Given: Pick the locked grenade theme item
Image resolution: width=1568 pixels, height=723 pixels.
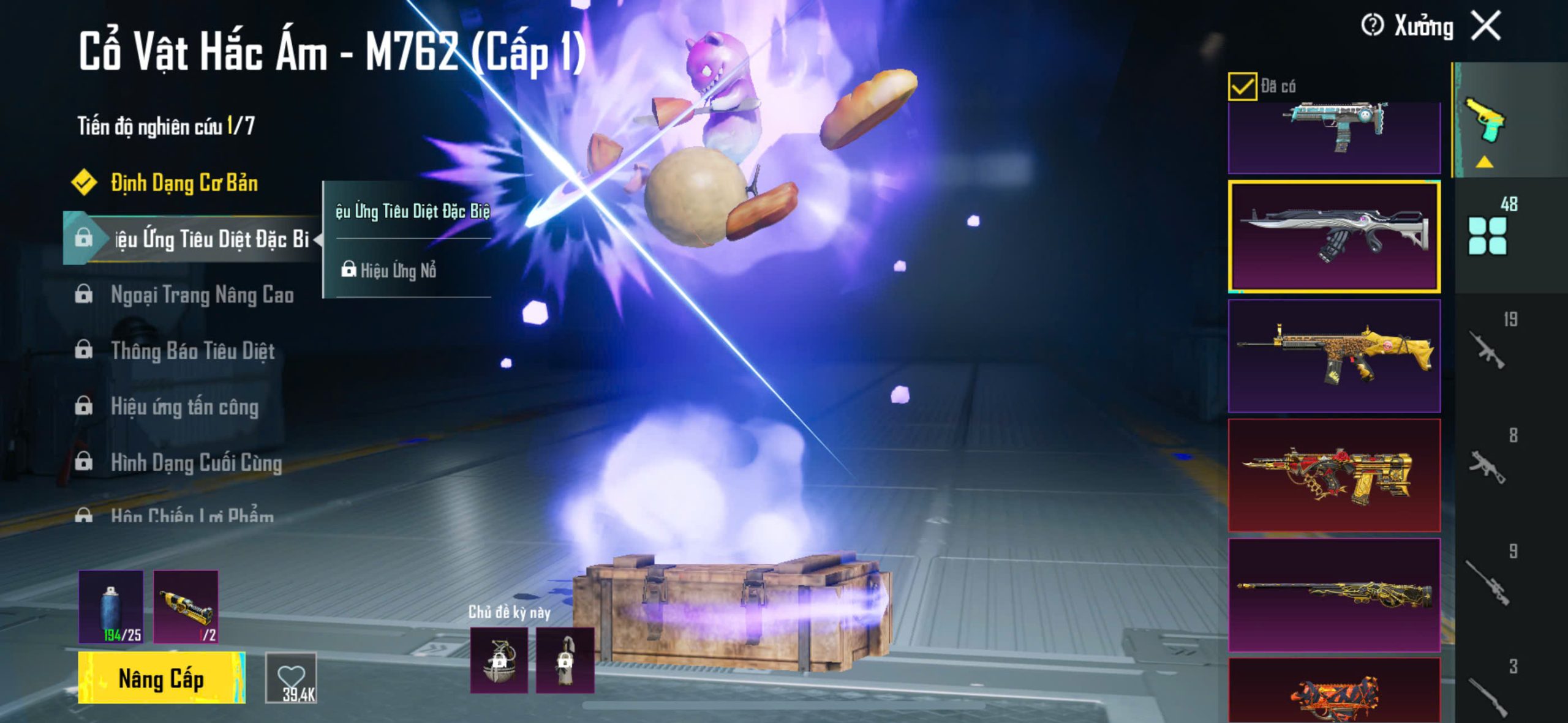Looking at the screenshot, I should 499,661.
